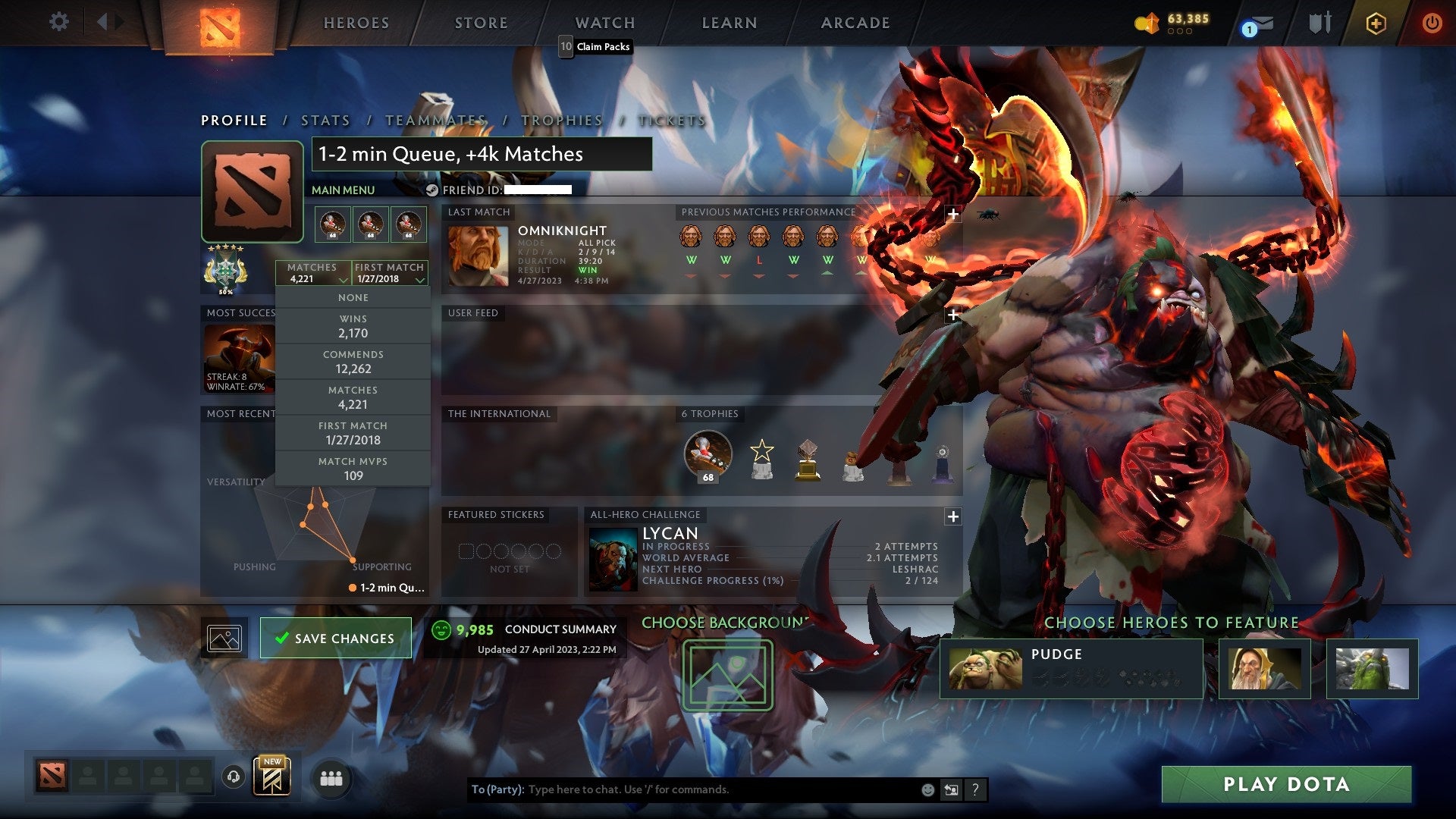Click the power exit icon

pyautogui.click(x=1433, y=23)
